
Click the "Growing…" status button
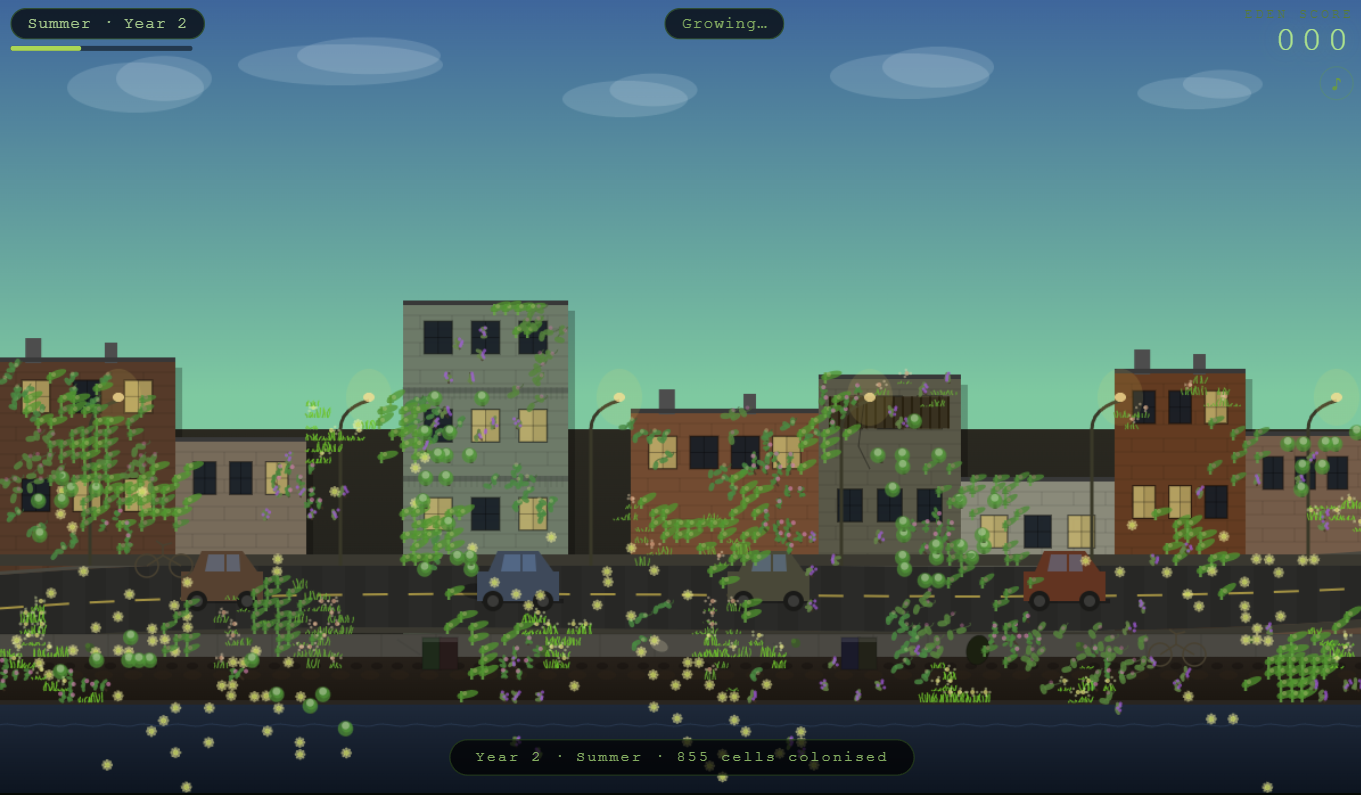coord(724,24)
